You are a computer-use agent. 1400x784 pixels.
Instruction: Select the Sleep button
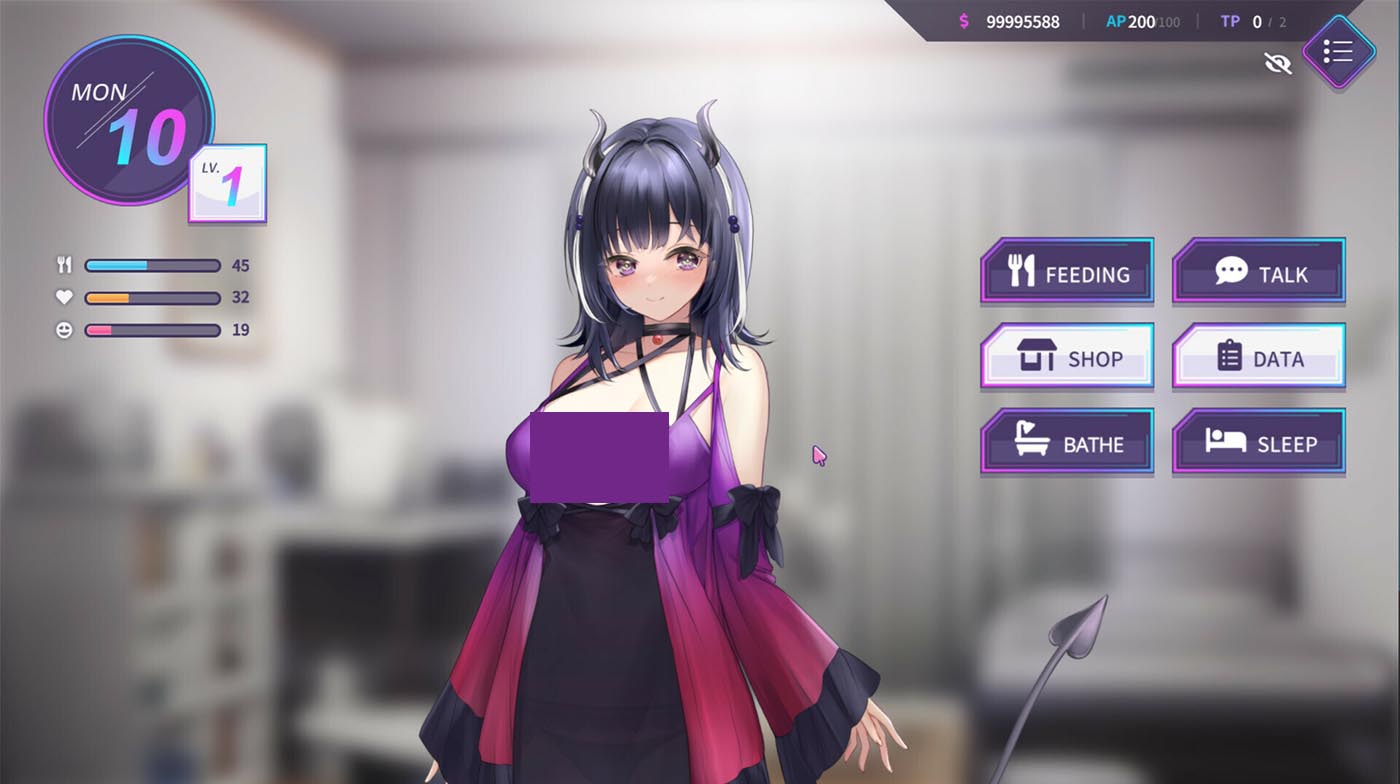pos(1258,441)
